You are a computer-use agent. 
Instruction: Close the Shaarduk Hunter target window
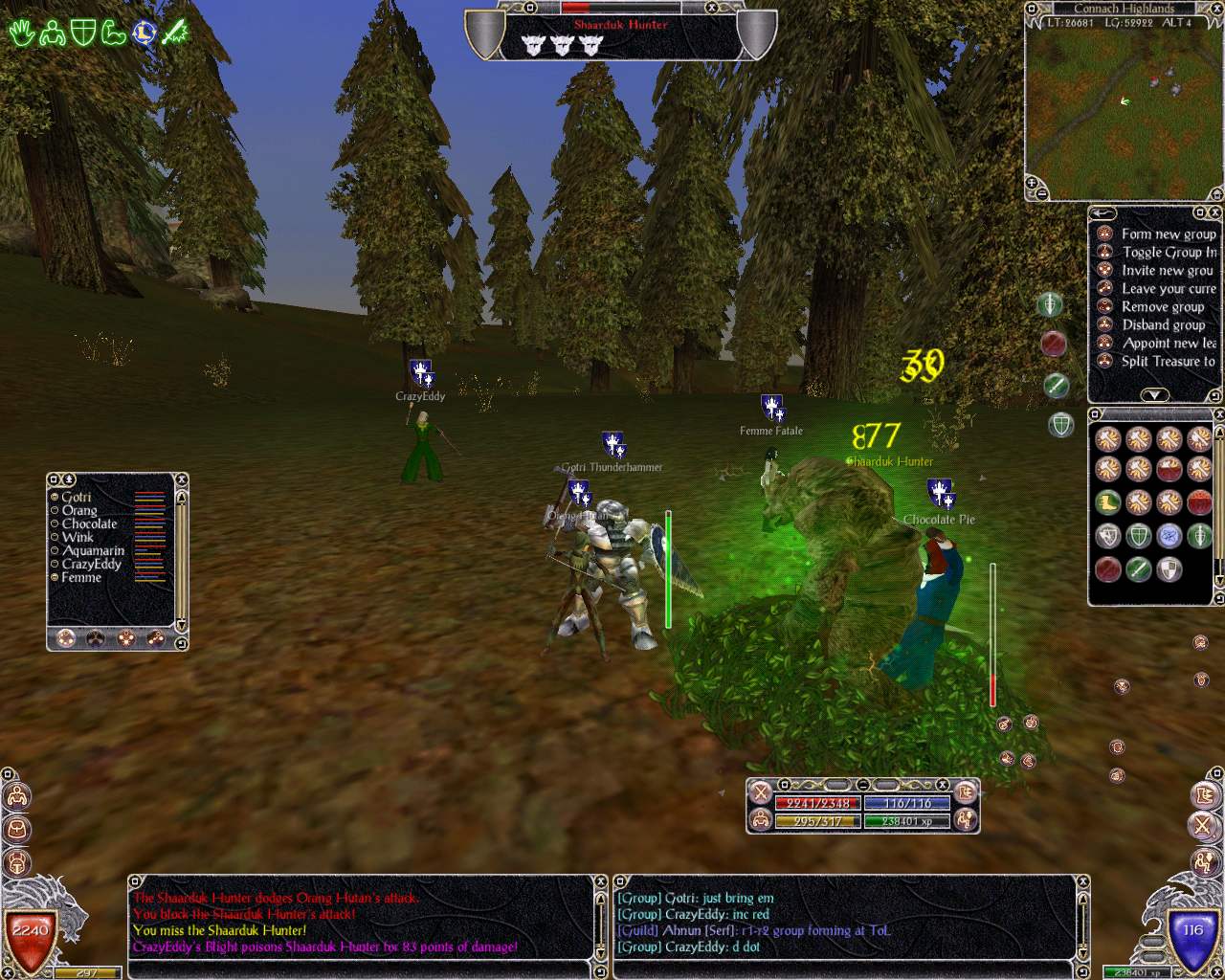[710, 8]
